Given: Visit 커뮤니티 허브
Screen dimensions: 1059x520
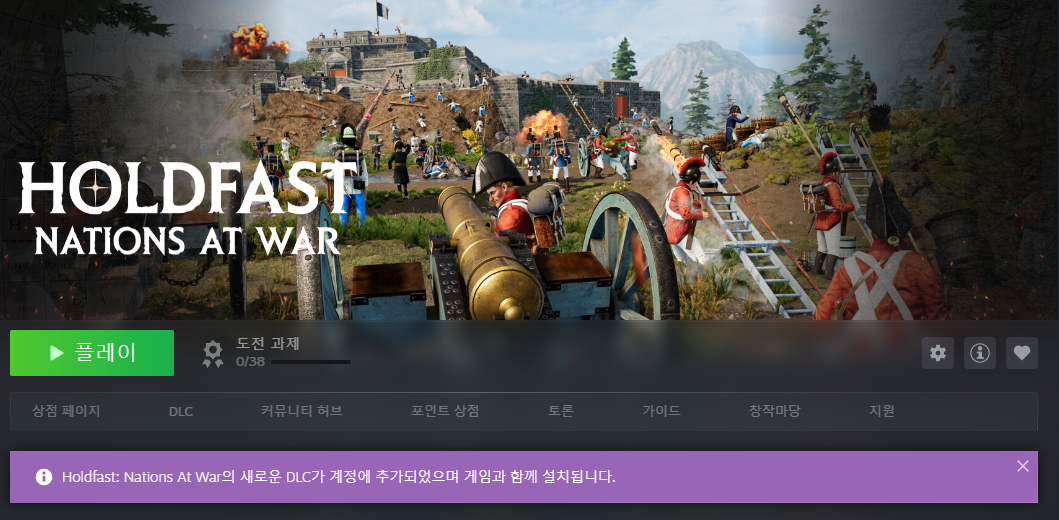Looking at the screenshot, I should 301,411.
